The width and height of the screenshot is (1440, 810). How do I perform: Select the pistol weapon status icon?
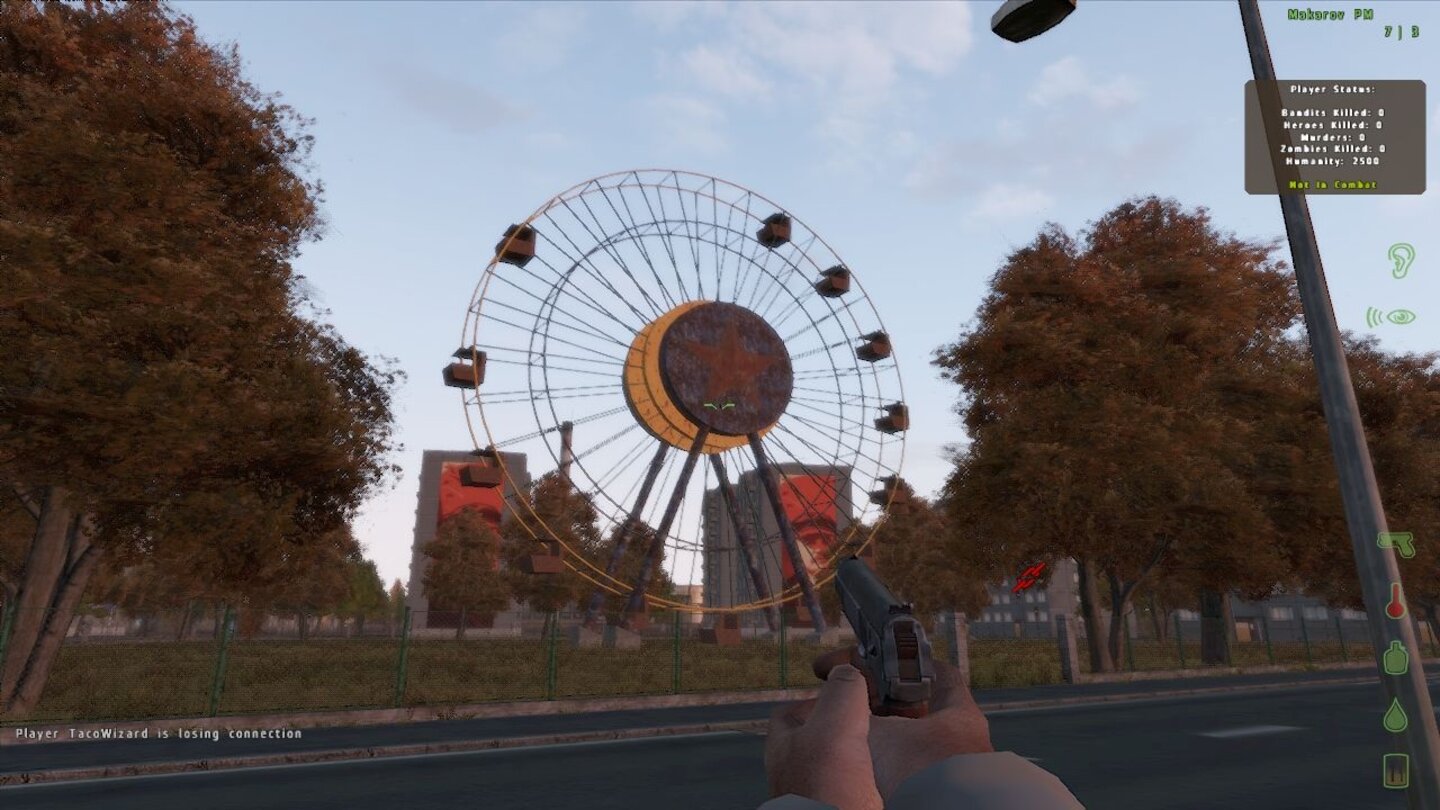(1397, 545)
